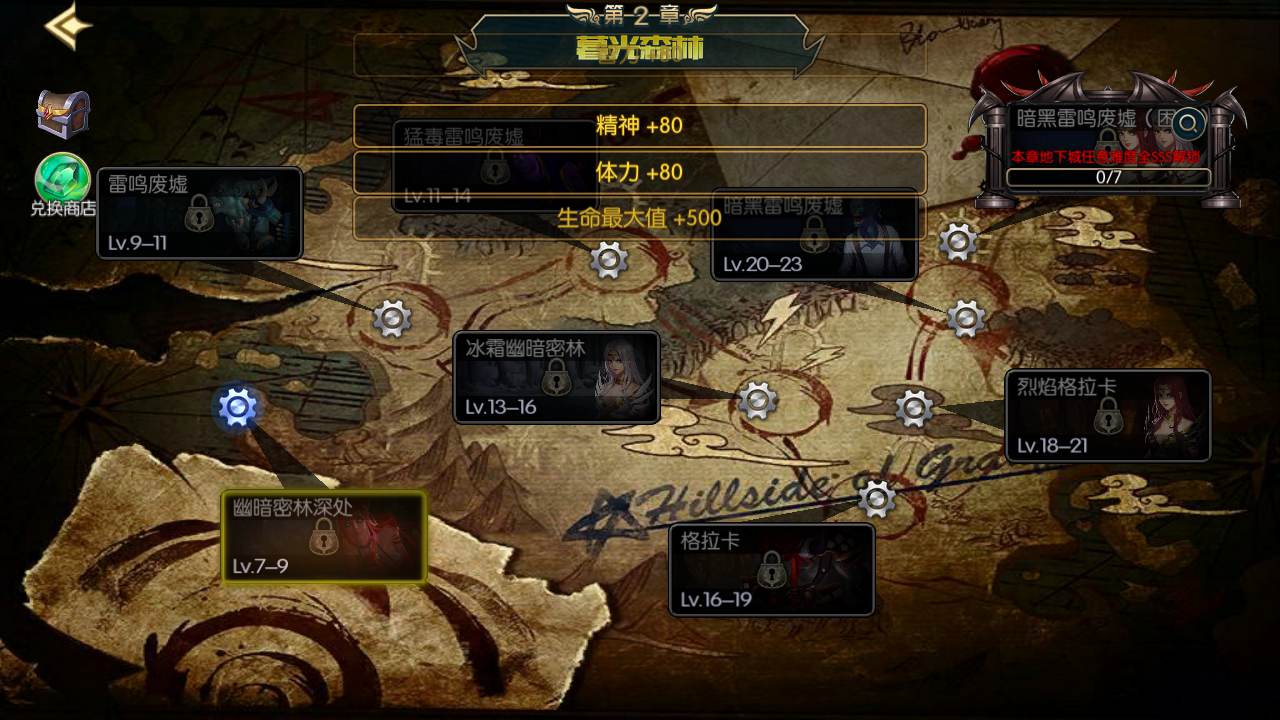The image size is (1280, 720).
Task: Click the magnifier on the hard-mode panel
Action: 1189,124
